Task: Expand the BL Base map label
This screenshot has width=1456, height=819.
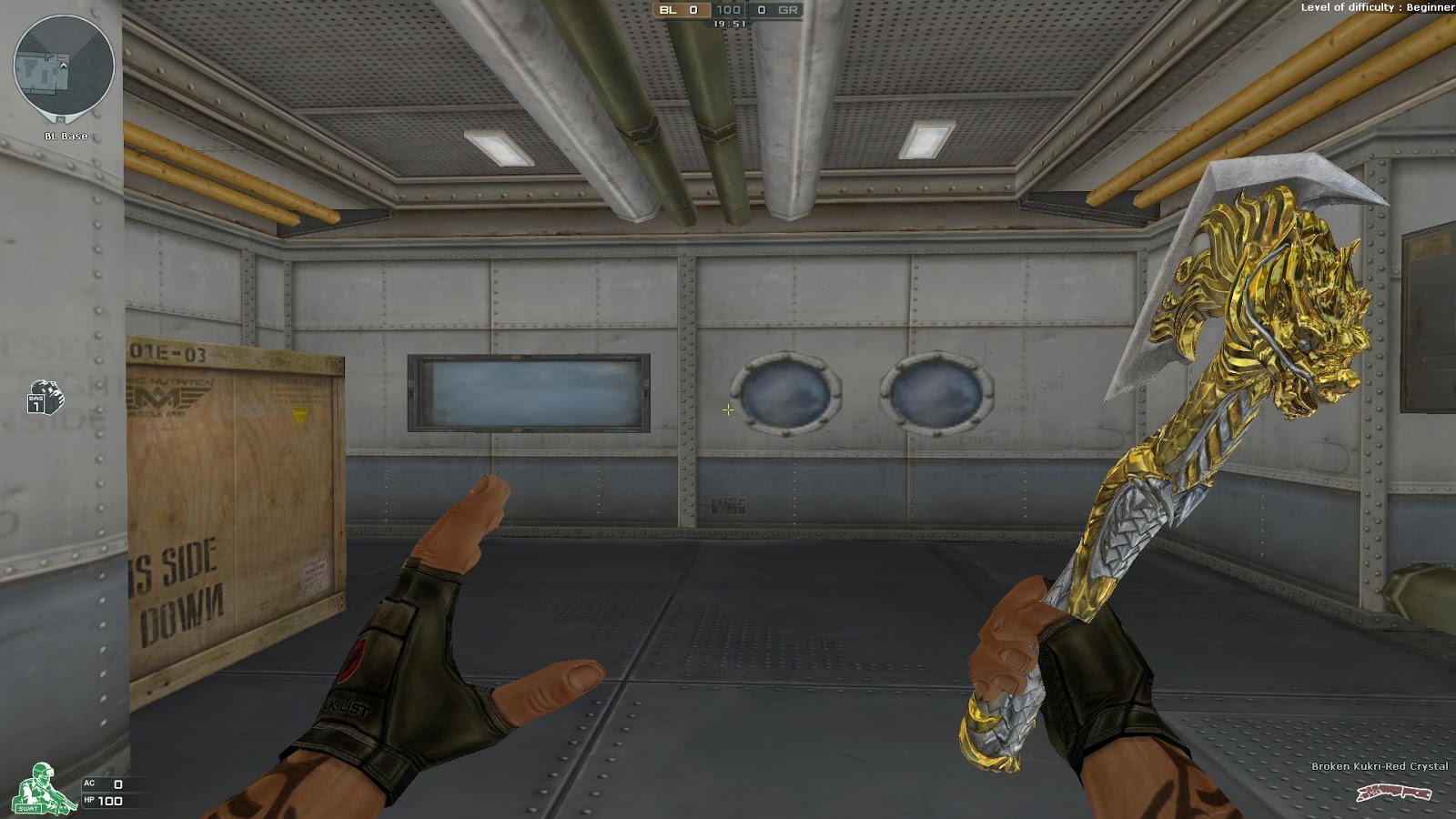Action: 66,136
